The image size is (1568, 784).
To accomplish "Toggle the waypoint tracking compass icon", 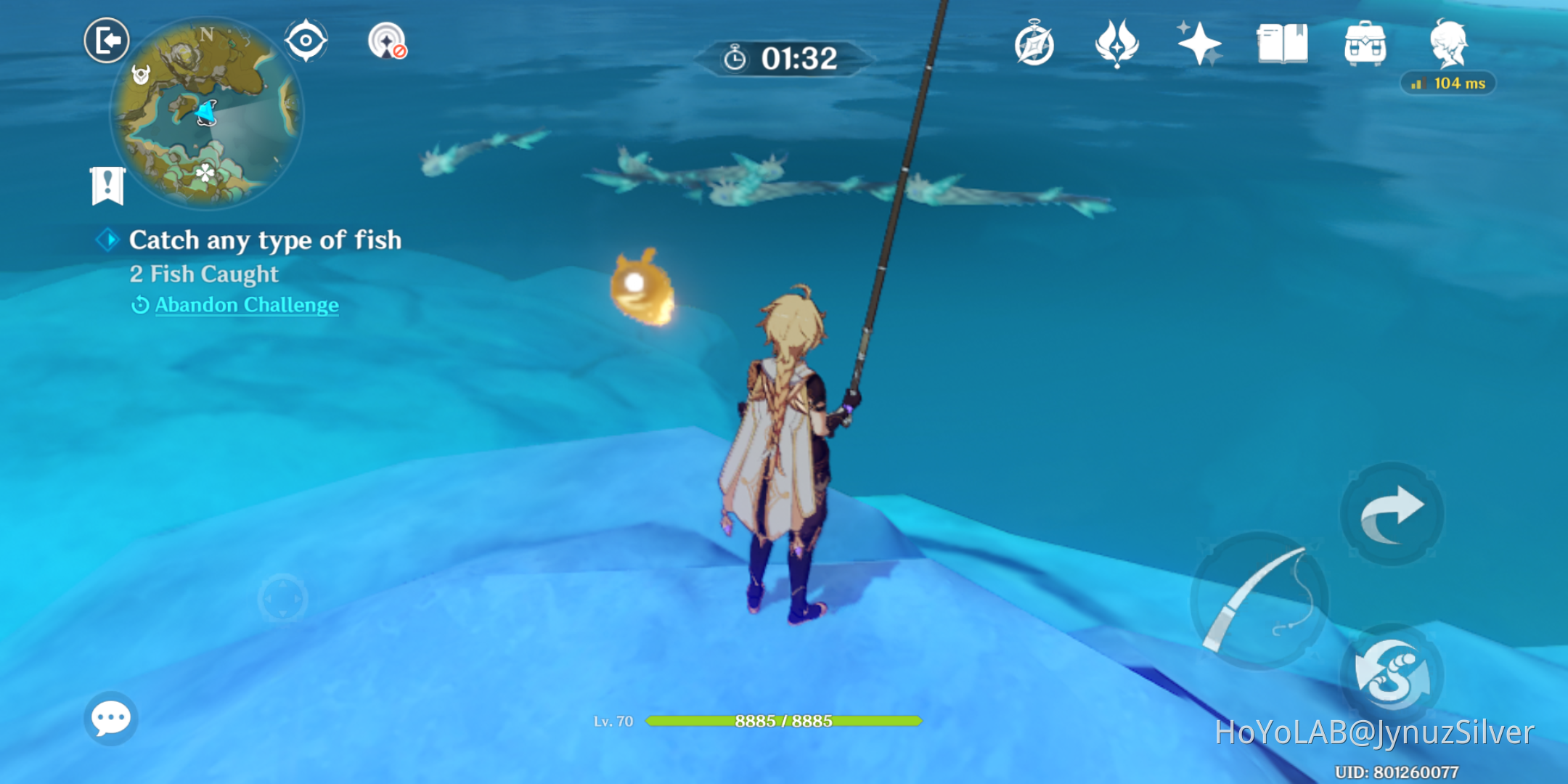I will [x=388, y=41].
